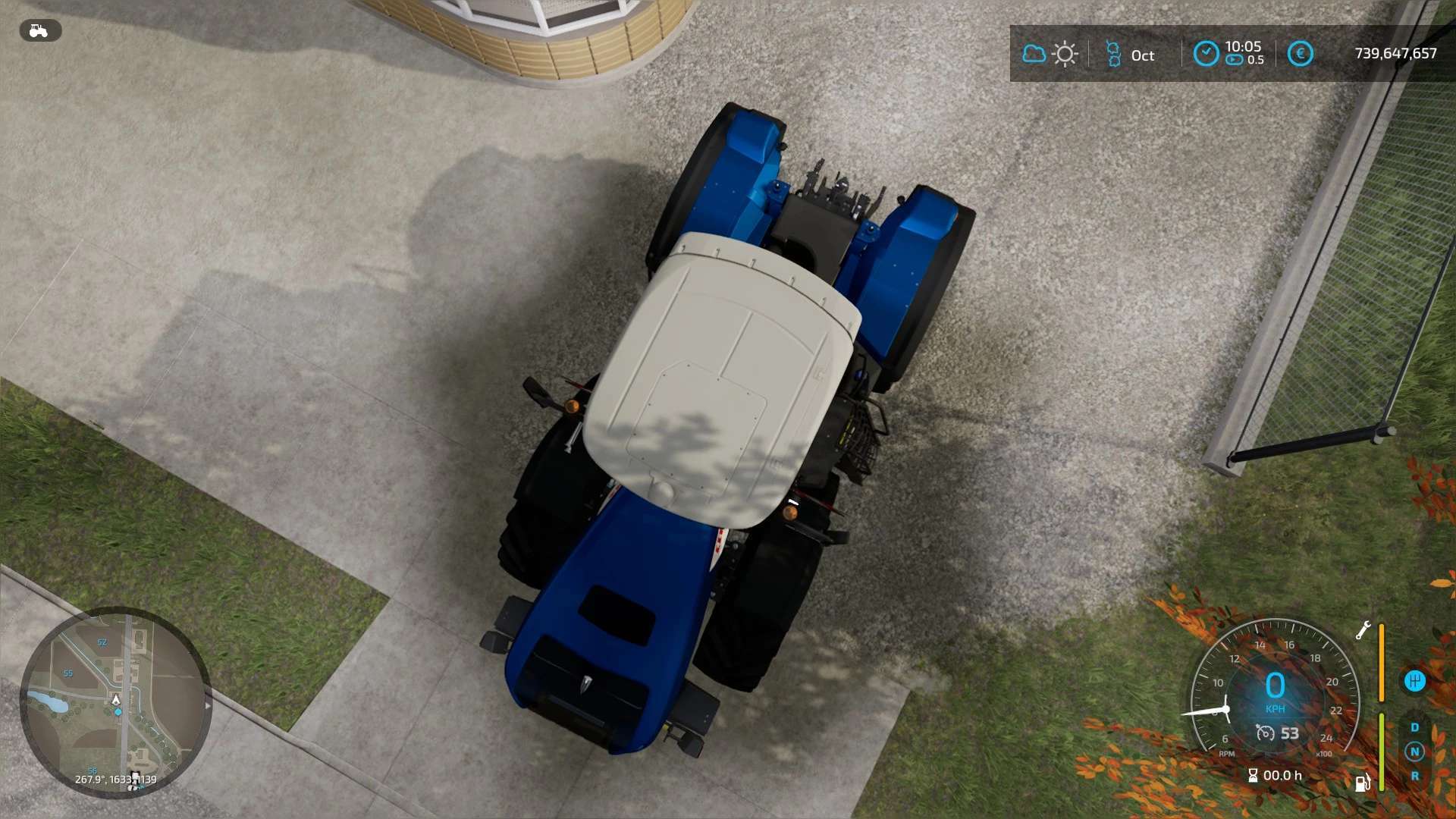Viewport: 1456px width, 819px height.
Task: Choose the R reverse direction indicator
Action: [x=1414, y=776]
